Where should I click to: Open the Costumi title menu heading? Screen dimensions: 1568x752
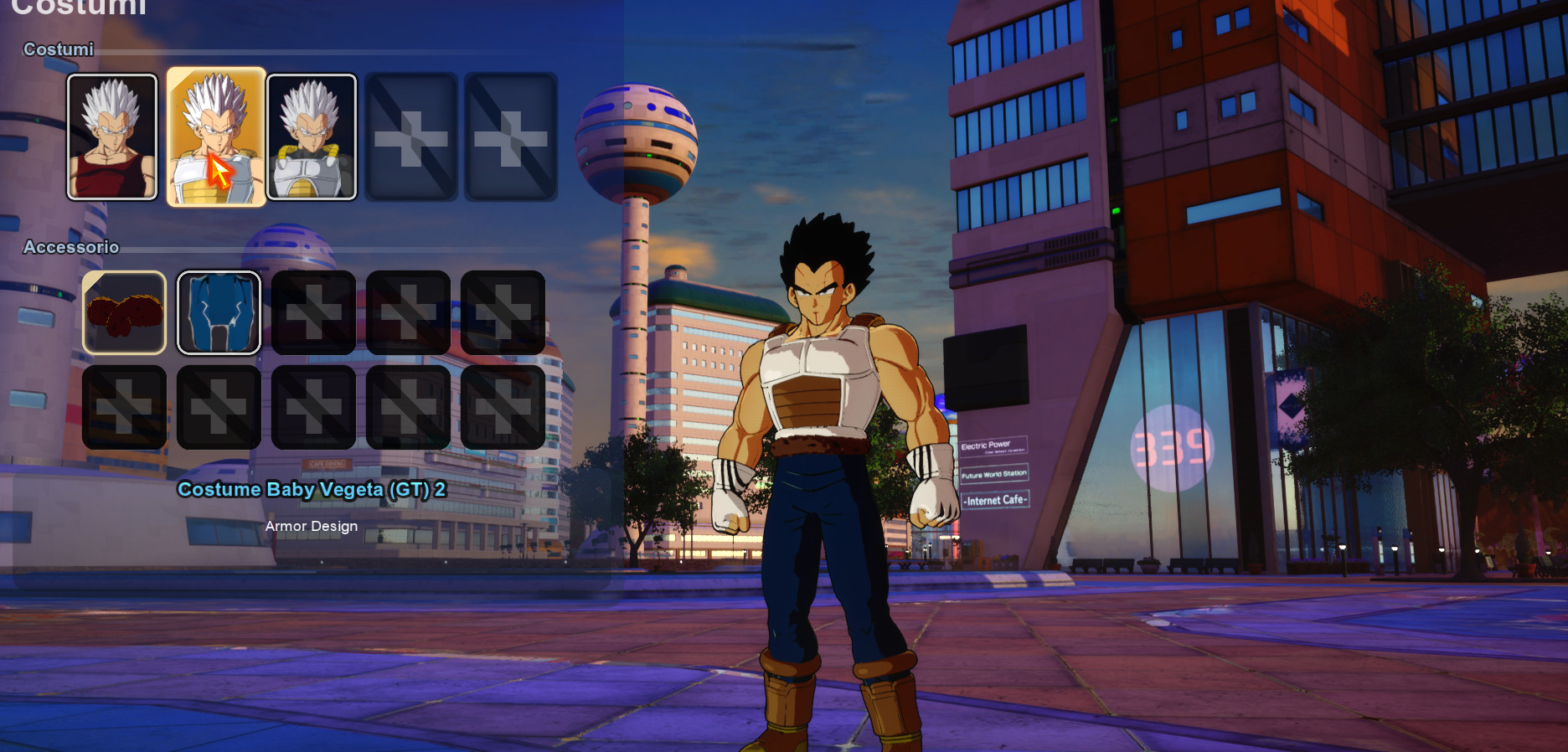[x=80, y=8]
